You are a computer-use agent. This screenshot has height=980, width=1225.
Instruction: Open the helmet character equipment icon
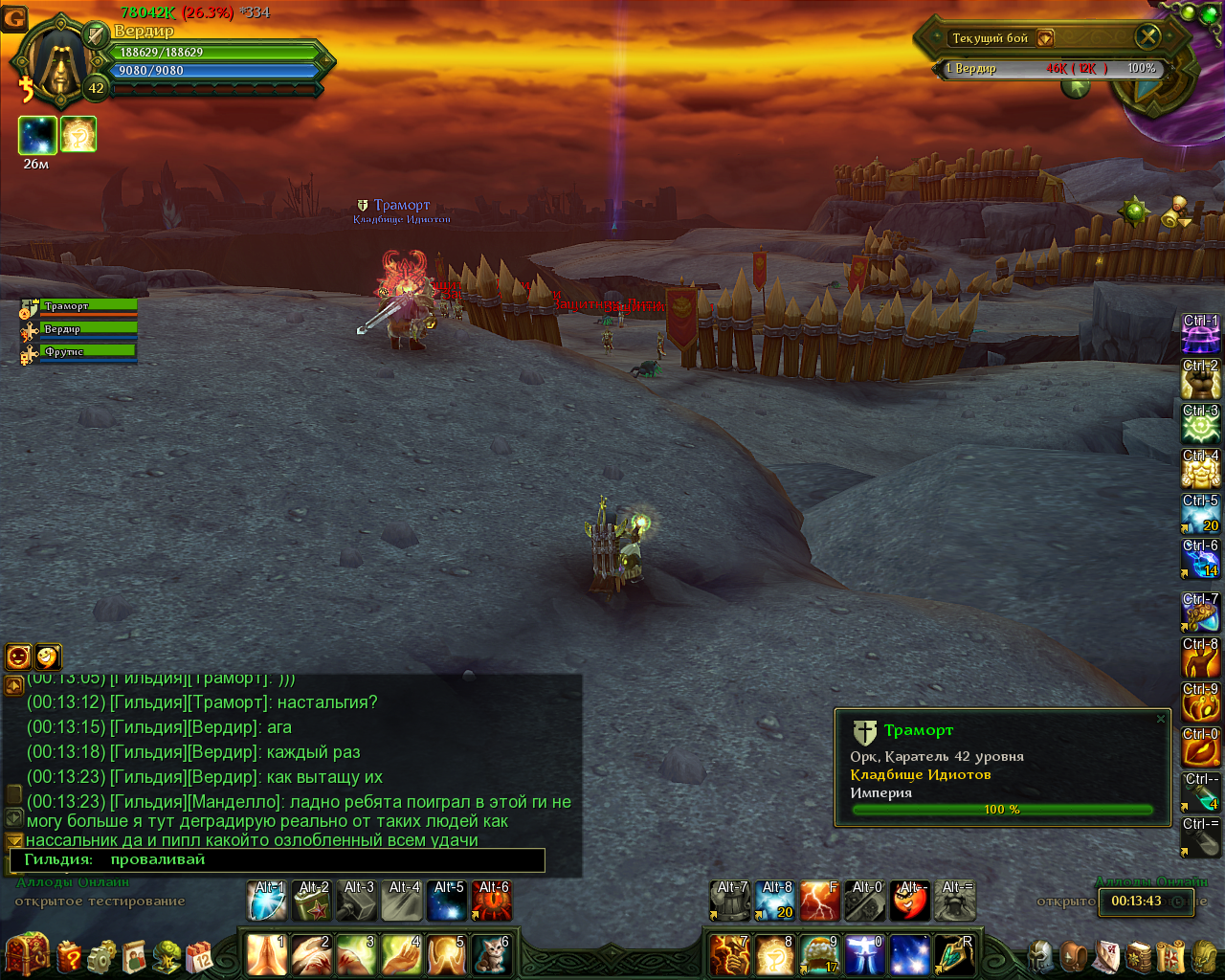[x=1040, y=955]
